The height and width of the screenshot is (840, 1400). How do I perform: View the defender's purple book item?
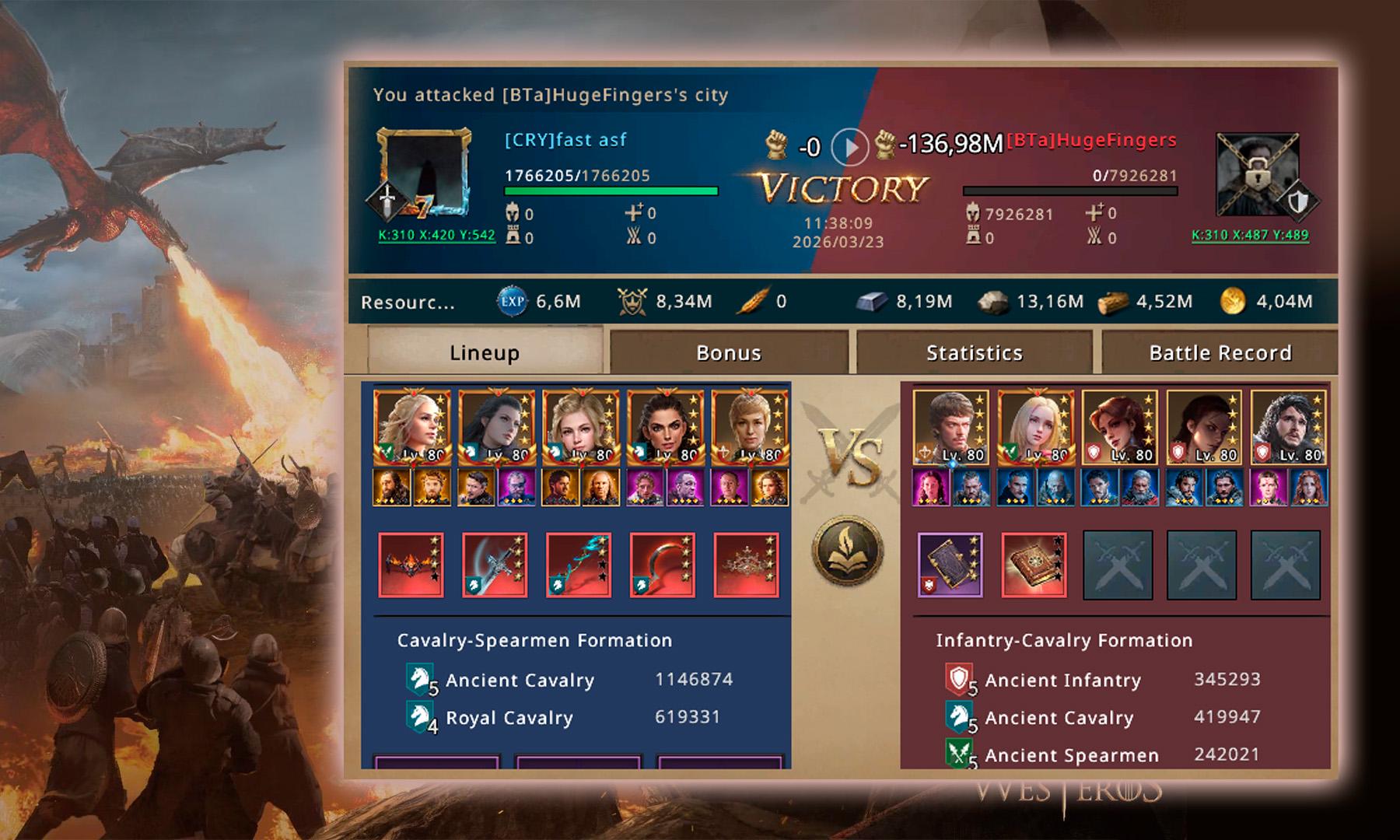click(950, 565)
